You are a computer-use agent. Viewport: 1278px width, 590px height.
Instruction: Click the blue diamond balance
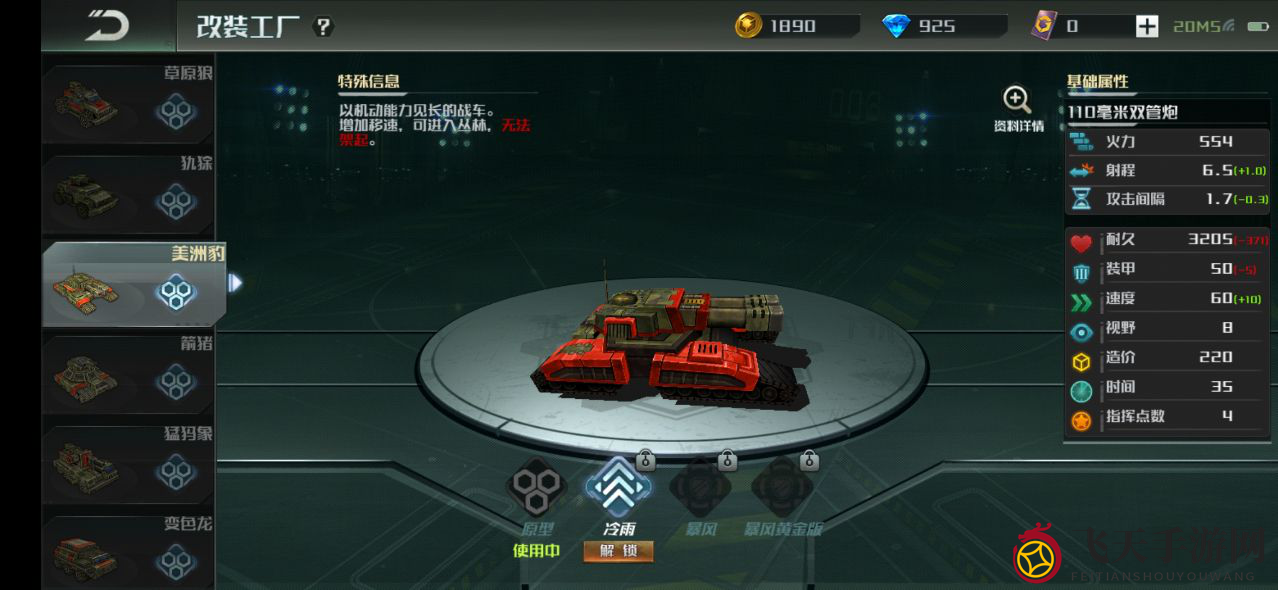point(940,27)
